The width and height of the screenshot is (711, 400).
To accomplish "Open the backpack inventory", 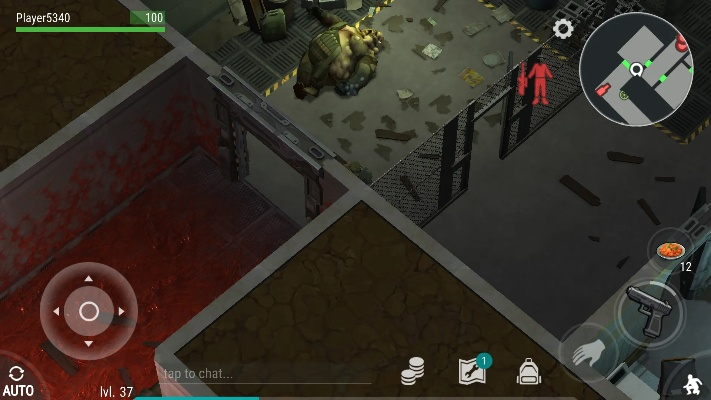I will point(528,372).
